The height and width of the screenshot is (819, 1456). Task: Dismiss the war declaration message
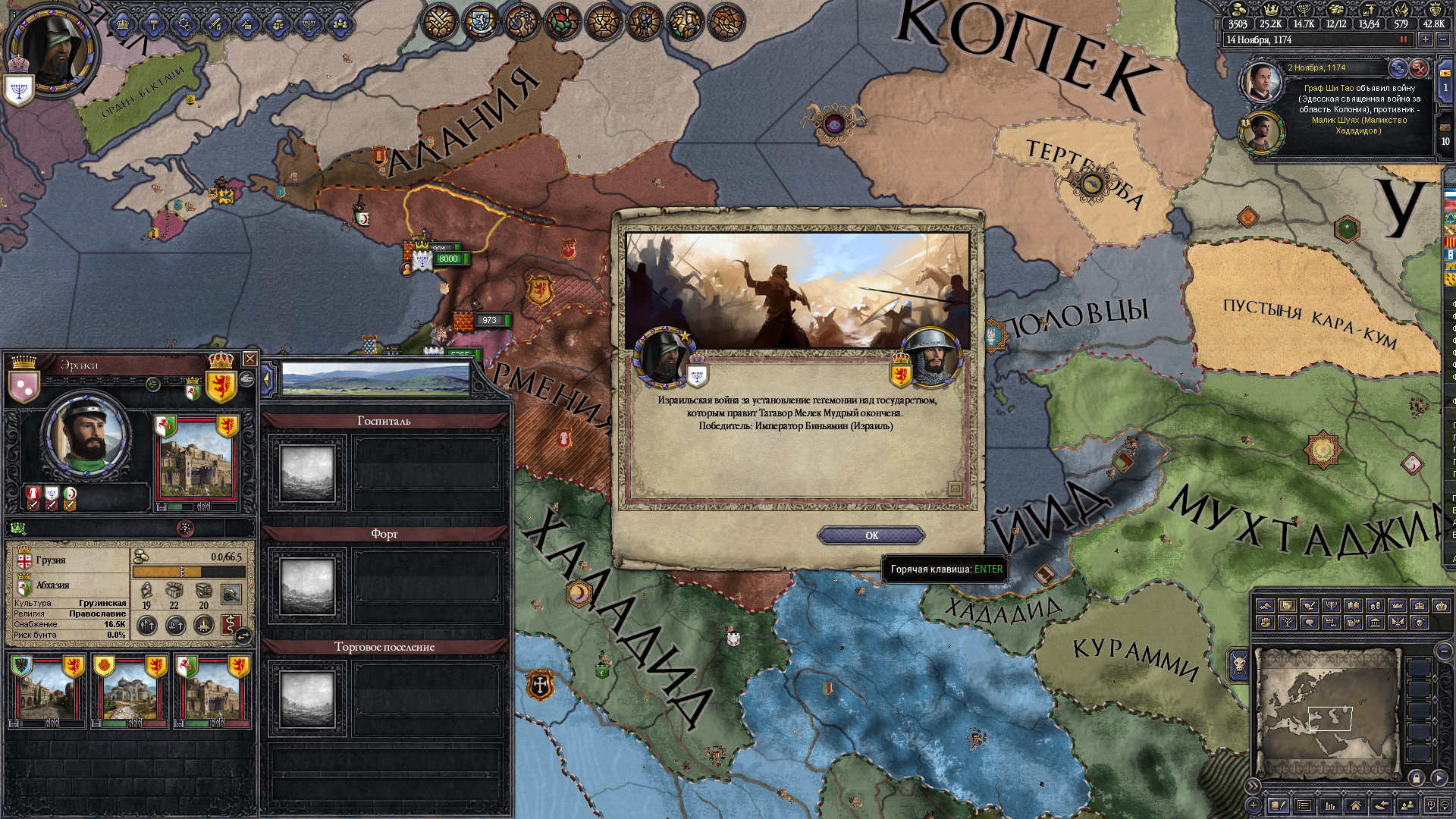pyautogui.click(x=1419, y=68)
